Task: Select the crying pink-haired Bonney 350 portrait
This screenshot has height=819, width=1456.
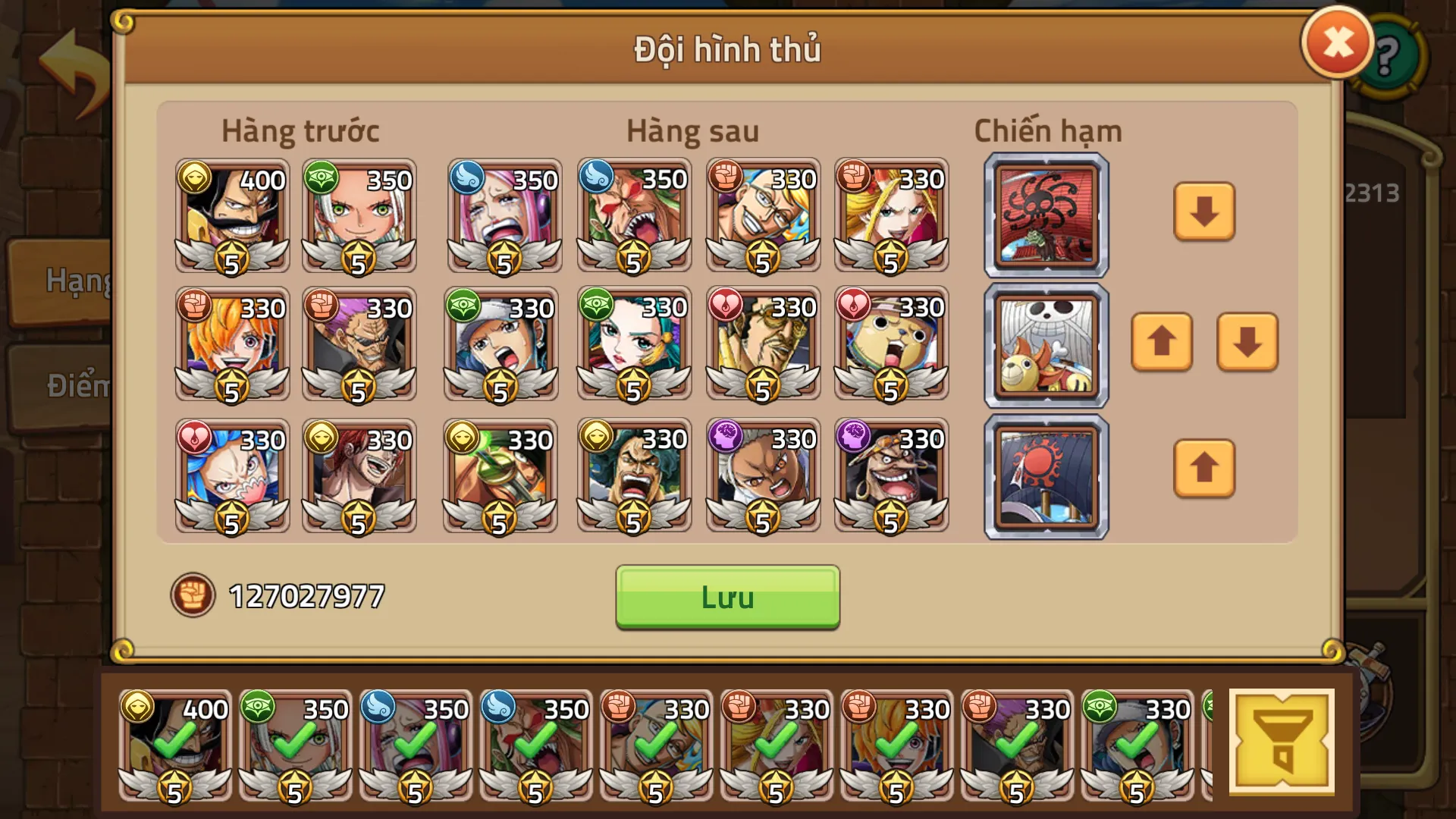Action: (503, 218)
